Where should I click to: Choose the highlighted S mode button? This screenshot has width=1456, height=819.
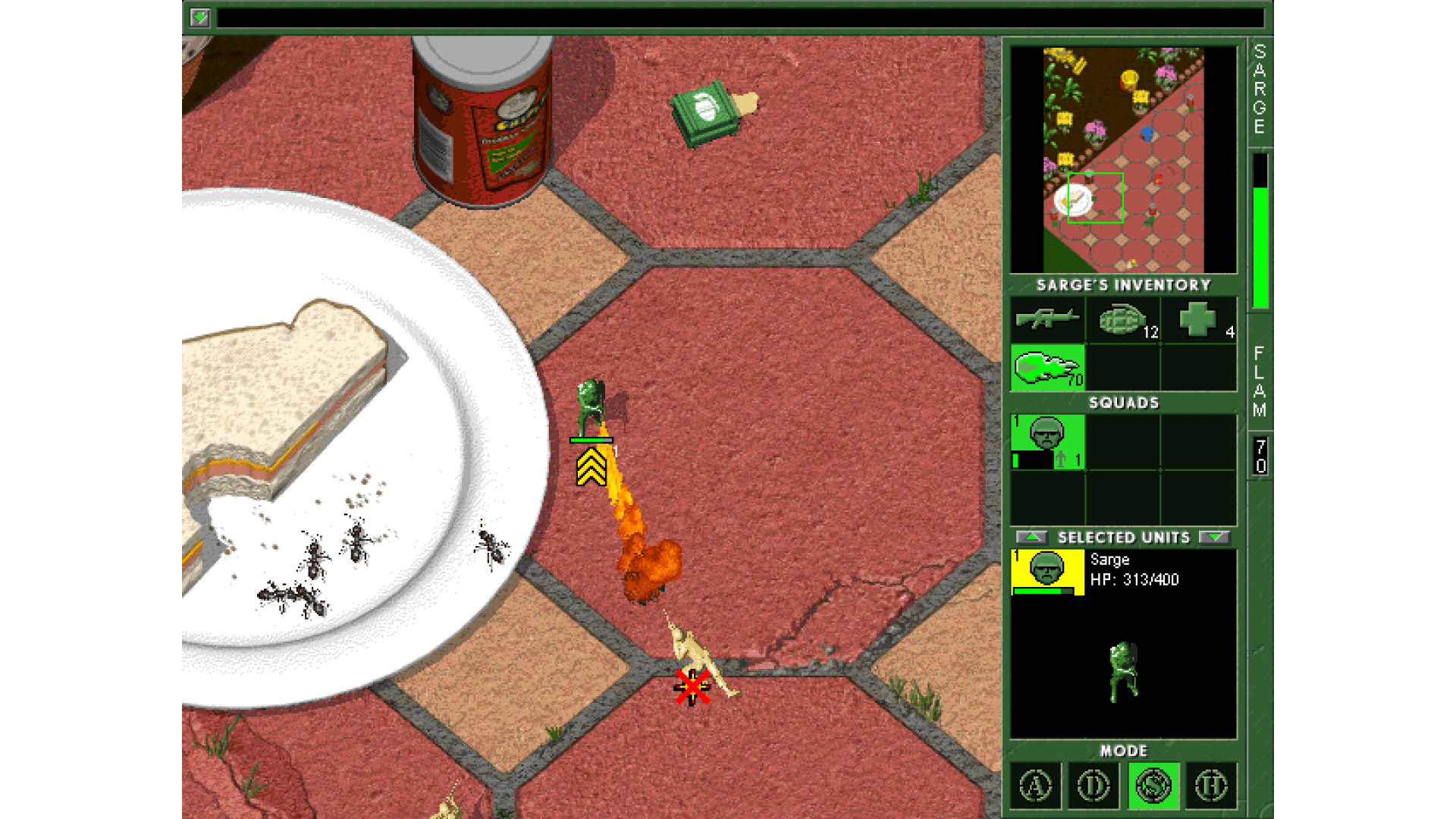(x=1153, y=786)
